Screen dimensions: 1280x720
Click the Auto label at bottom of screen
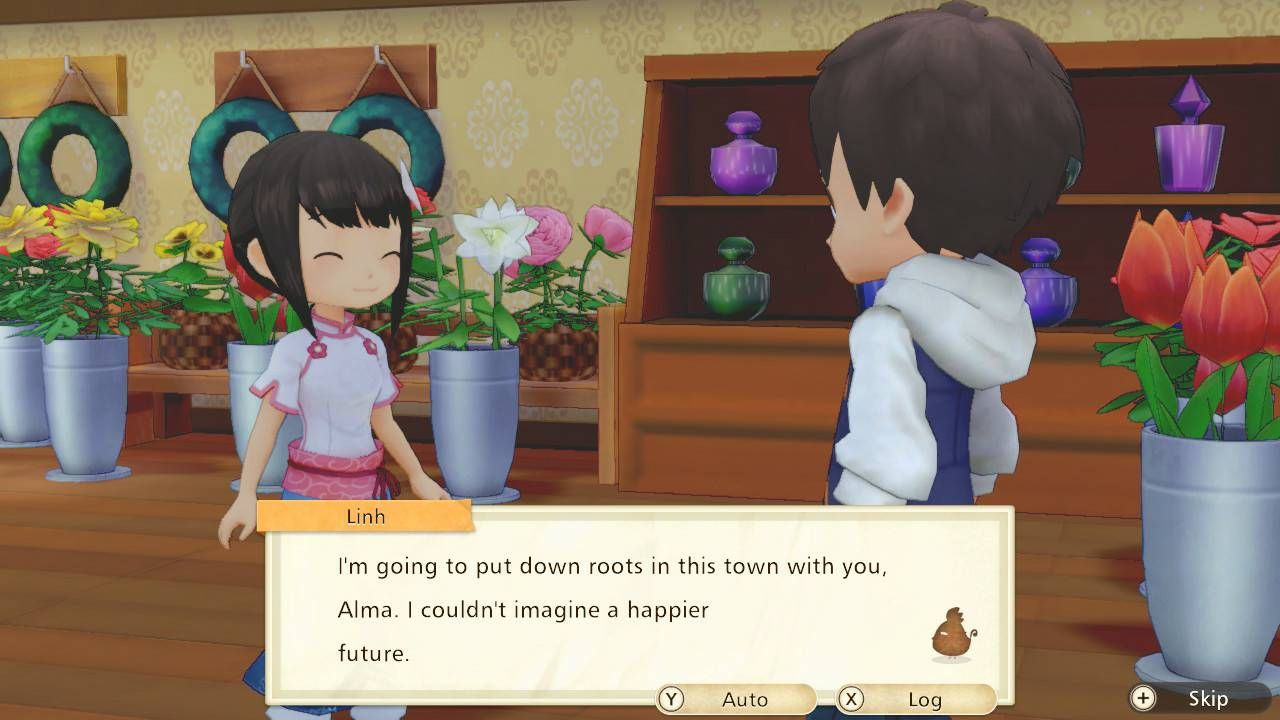(745, 701)
